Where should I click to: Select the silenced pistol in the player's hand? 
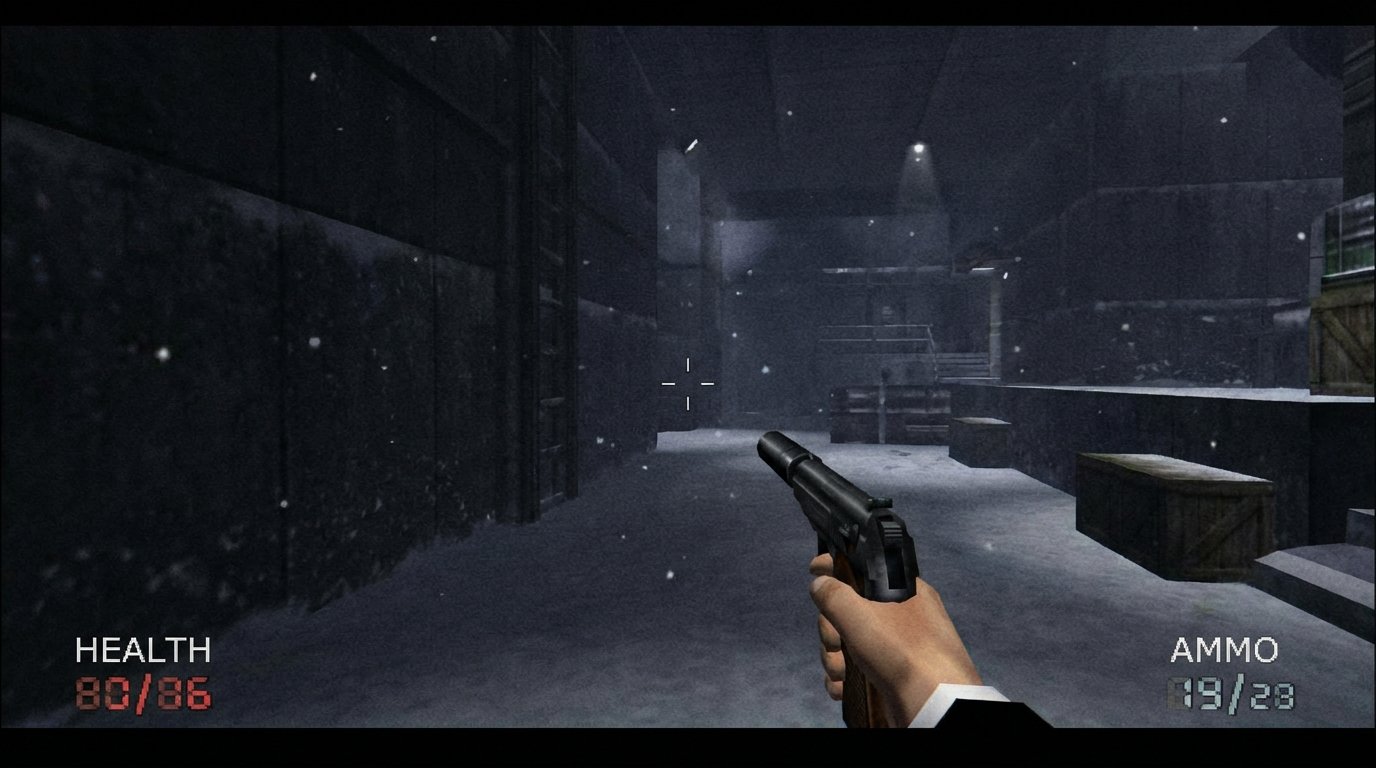coord(850,520)
